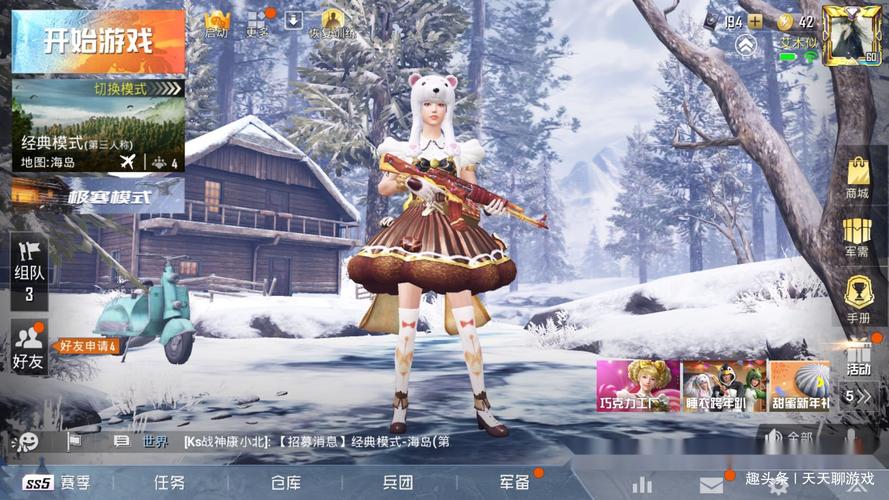Image resolution: width=889 pixels, height=500 pixels.
Task: Switch to the 任务 missions tab
Action: pos(169,483)
